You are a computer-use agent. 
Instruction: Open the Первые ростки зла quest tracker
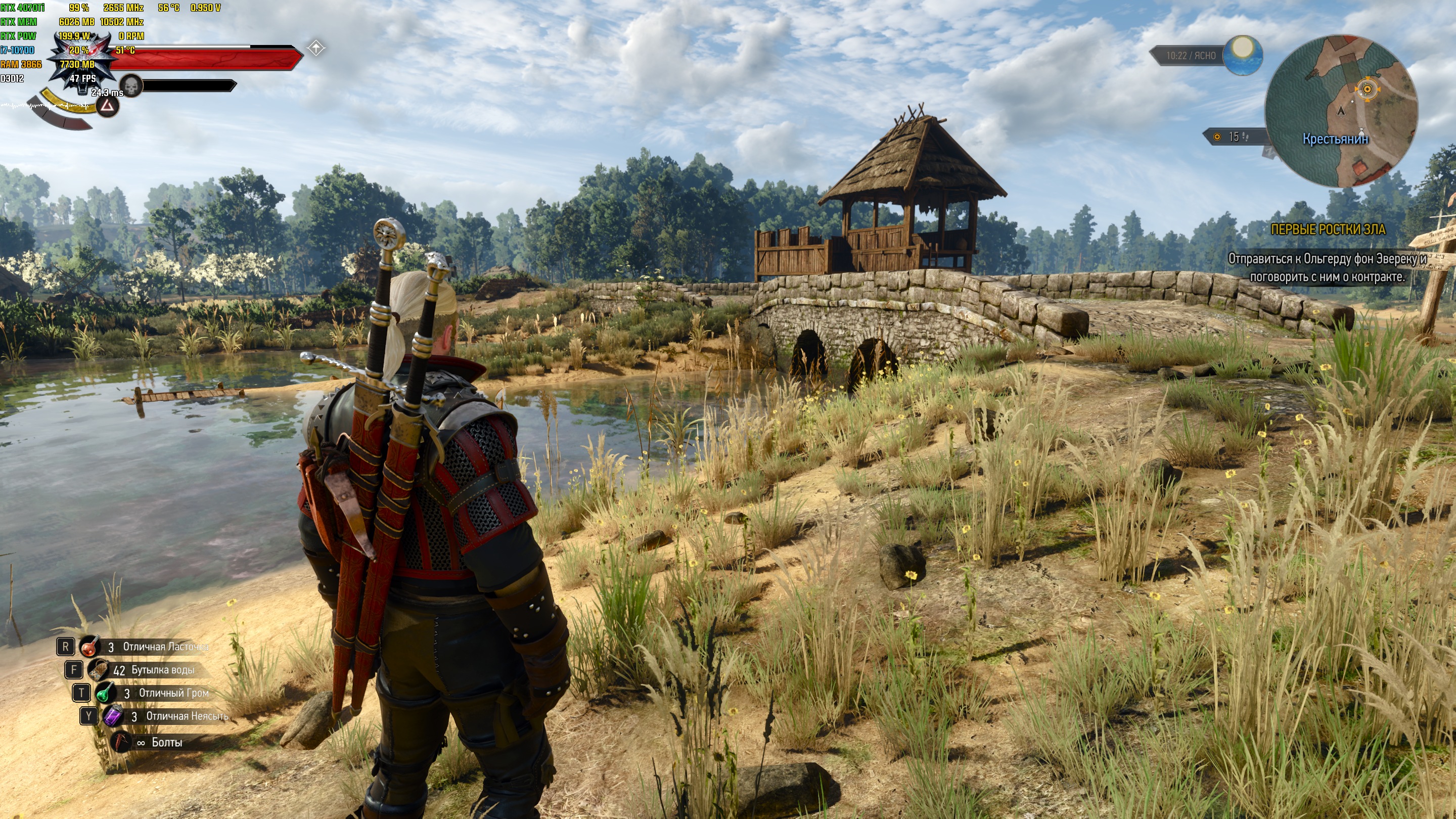tap(1327, 230)
